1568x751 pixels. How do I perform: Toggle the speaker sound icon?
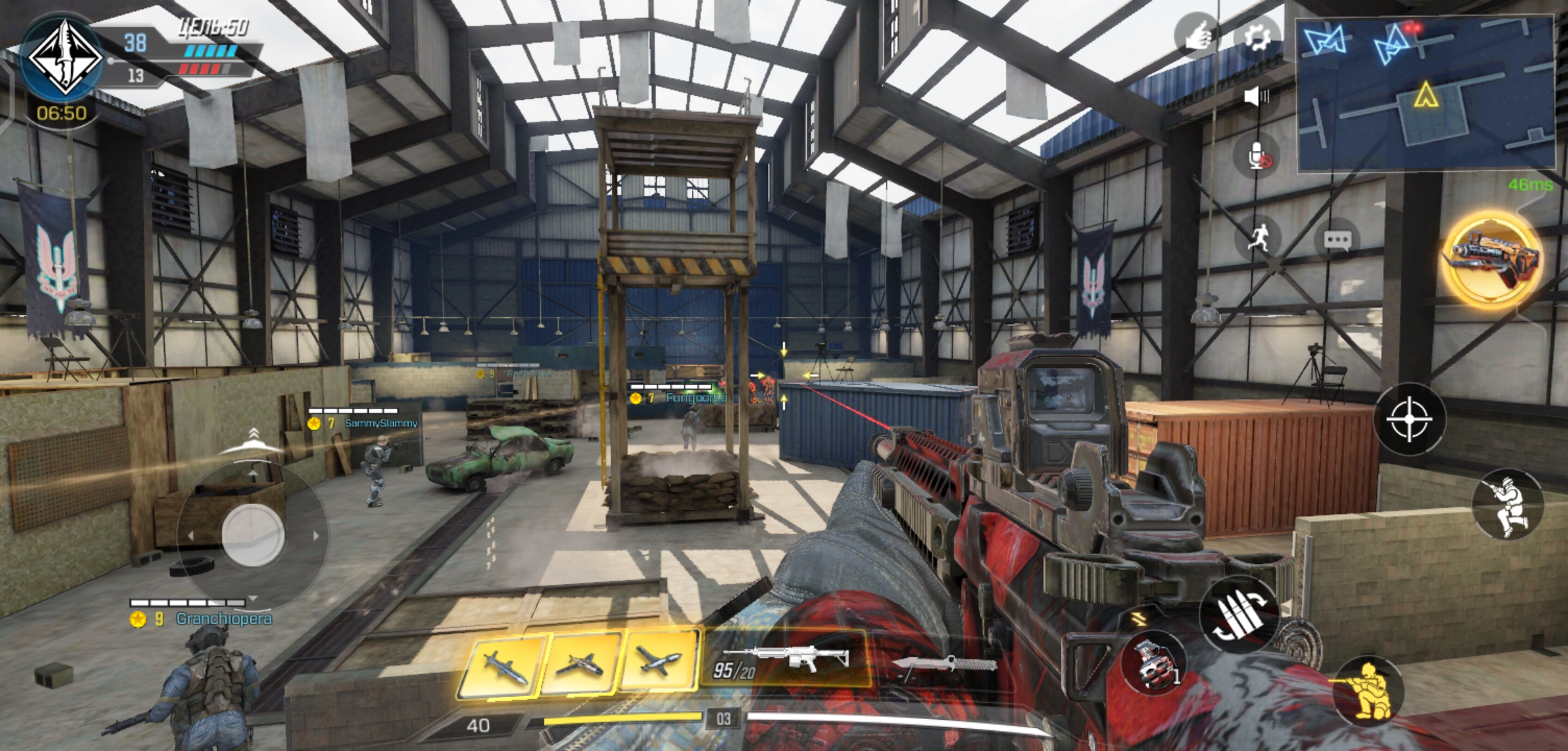coord(1256,96)
